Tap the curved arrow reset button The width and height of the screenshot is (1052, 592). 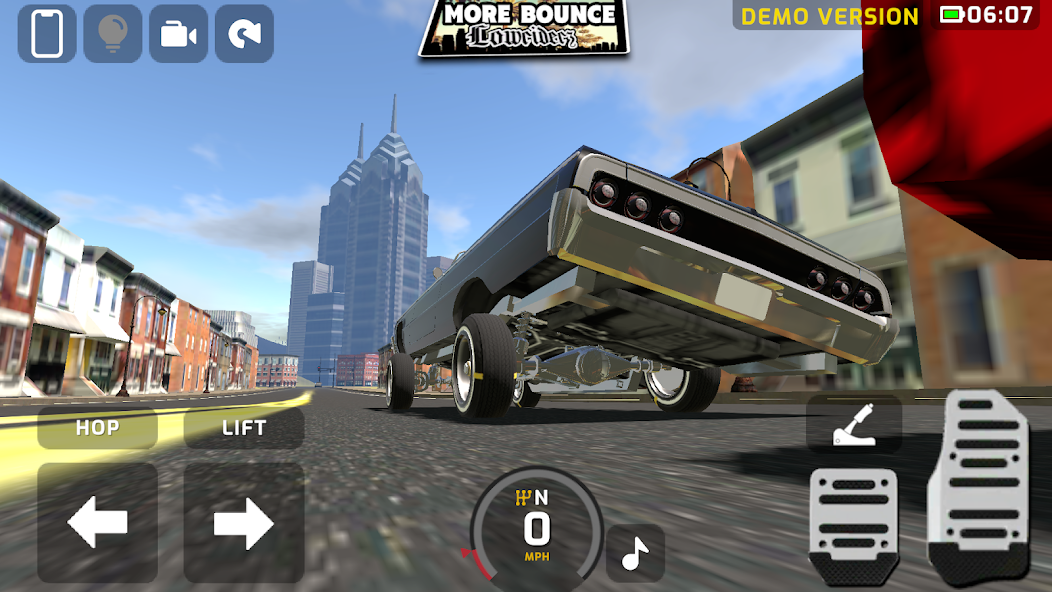coord(244,33)
